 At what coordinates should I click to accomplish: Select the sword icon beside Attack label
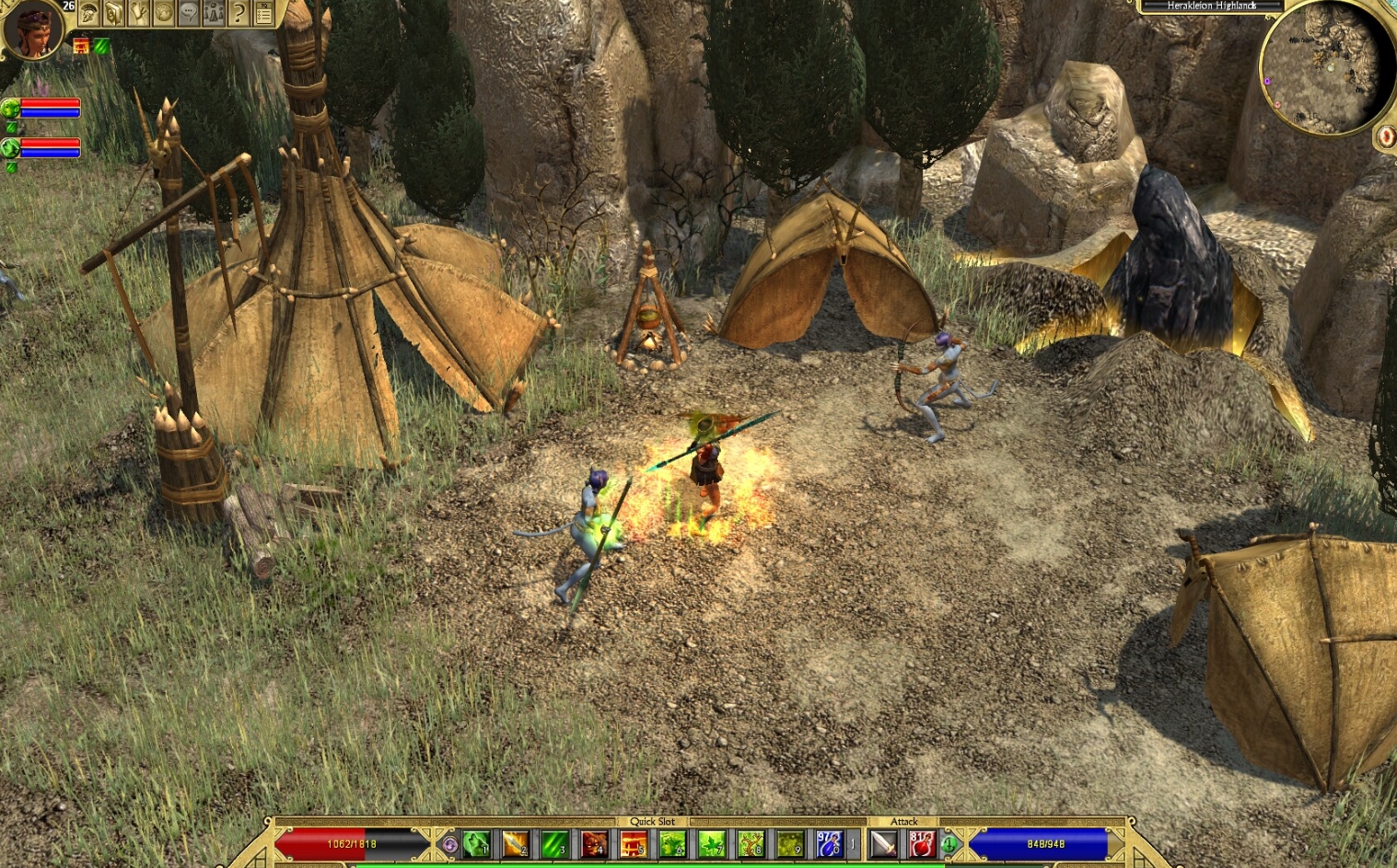point(881,845)
